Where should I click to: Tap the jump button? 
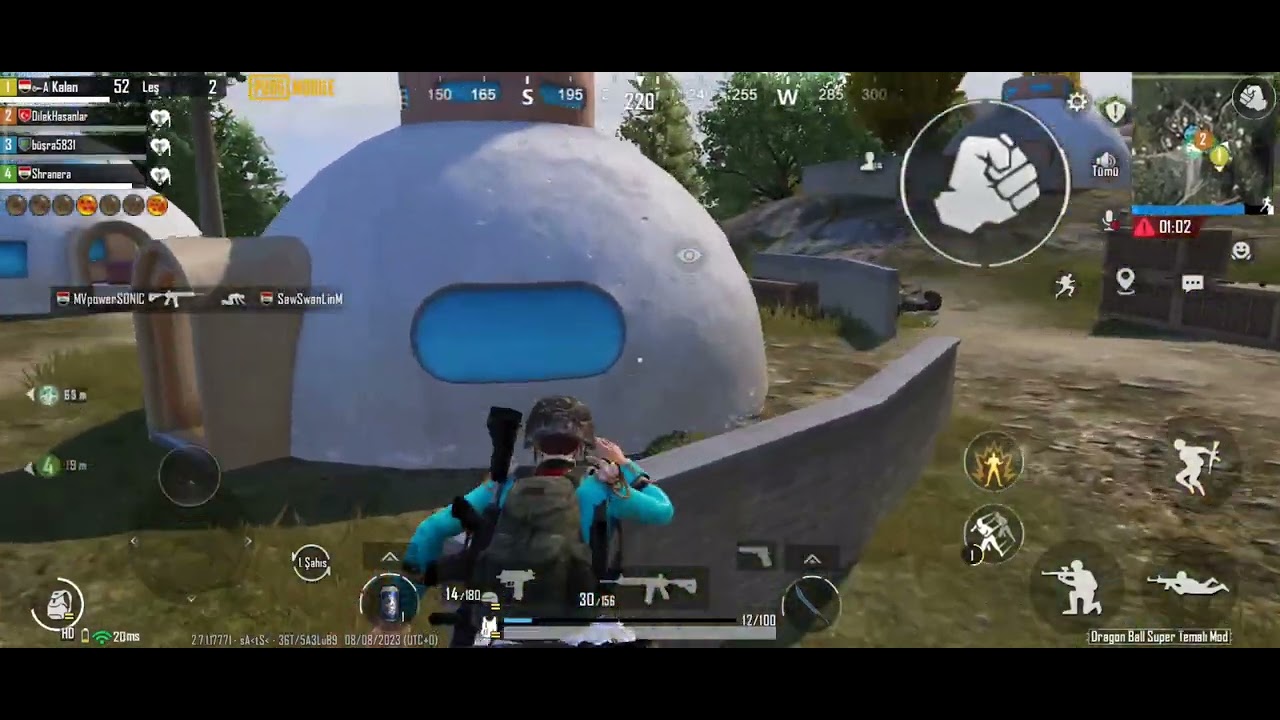(1197, 466)
